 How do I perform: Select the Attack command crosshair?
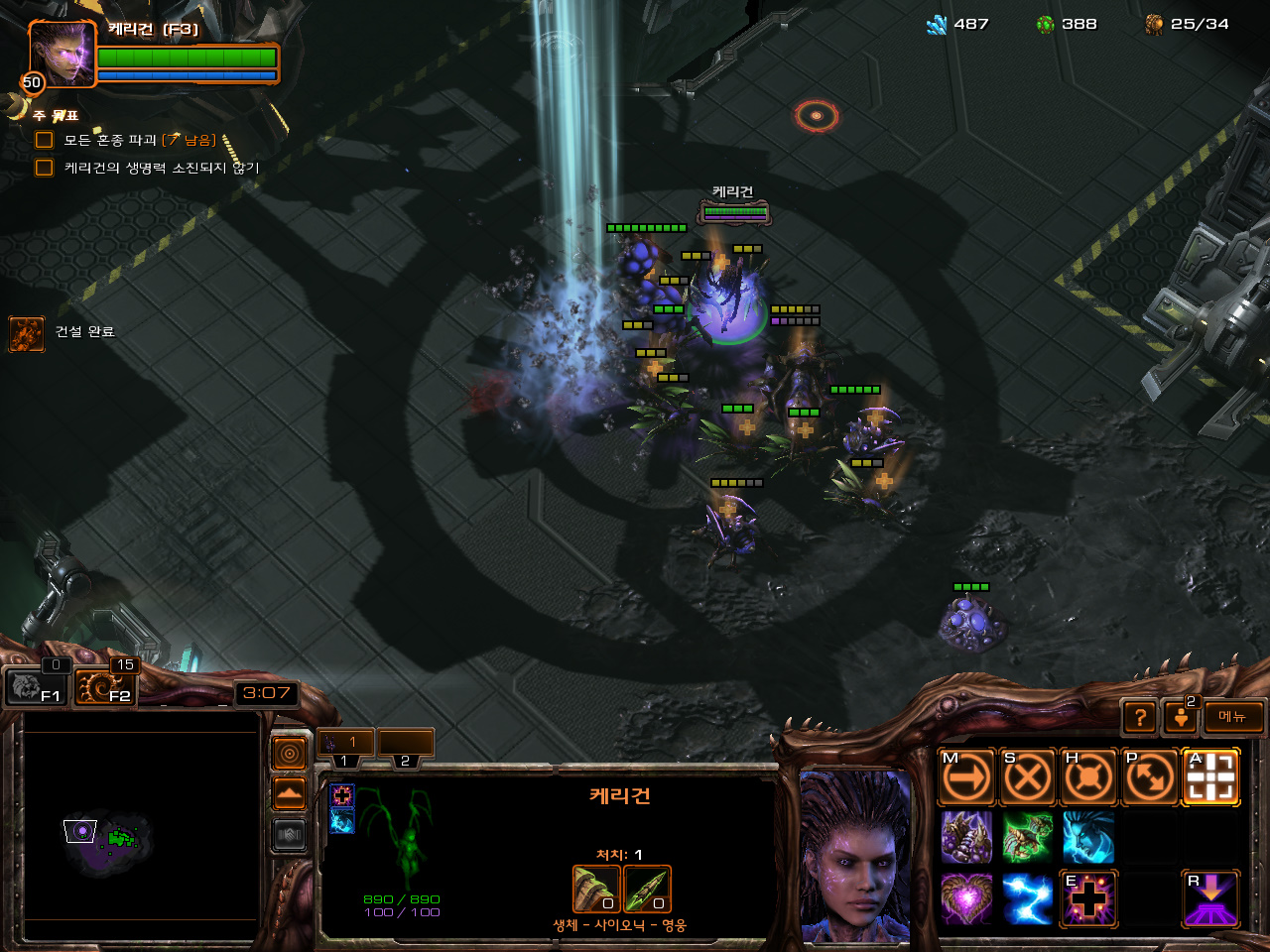(1211, 777)
